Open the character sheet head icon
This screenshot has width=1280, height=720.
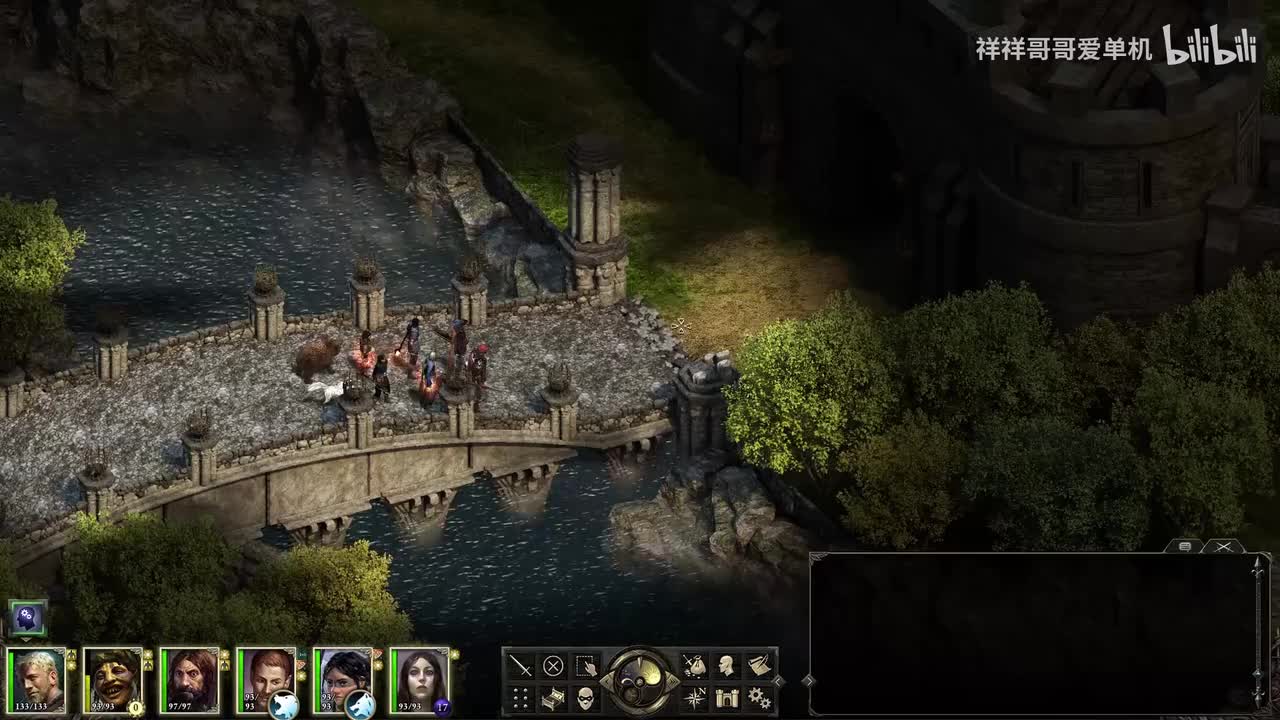[x=727, y=666]
